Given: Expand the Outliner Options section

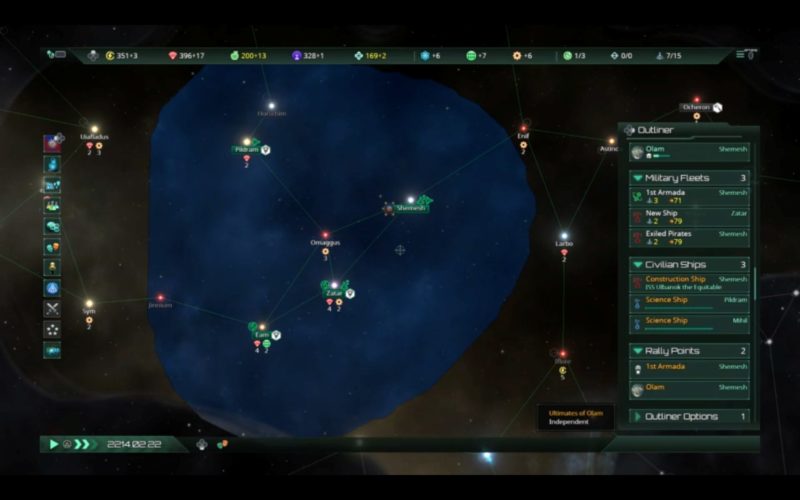Looking at the screenshot, I should 637,416.
